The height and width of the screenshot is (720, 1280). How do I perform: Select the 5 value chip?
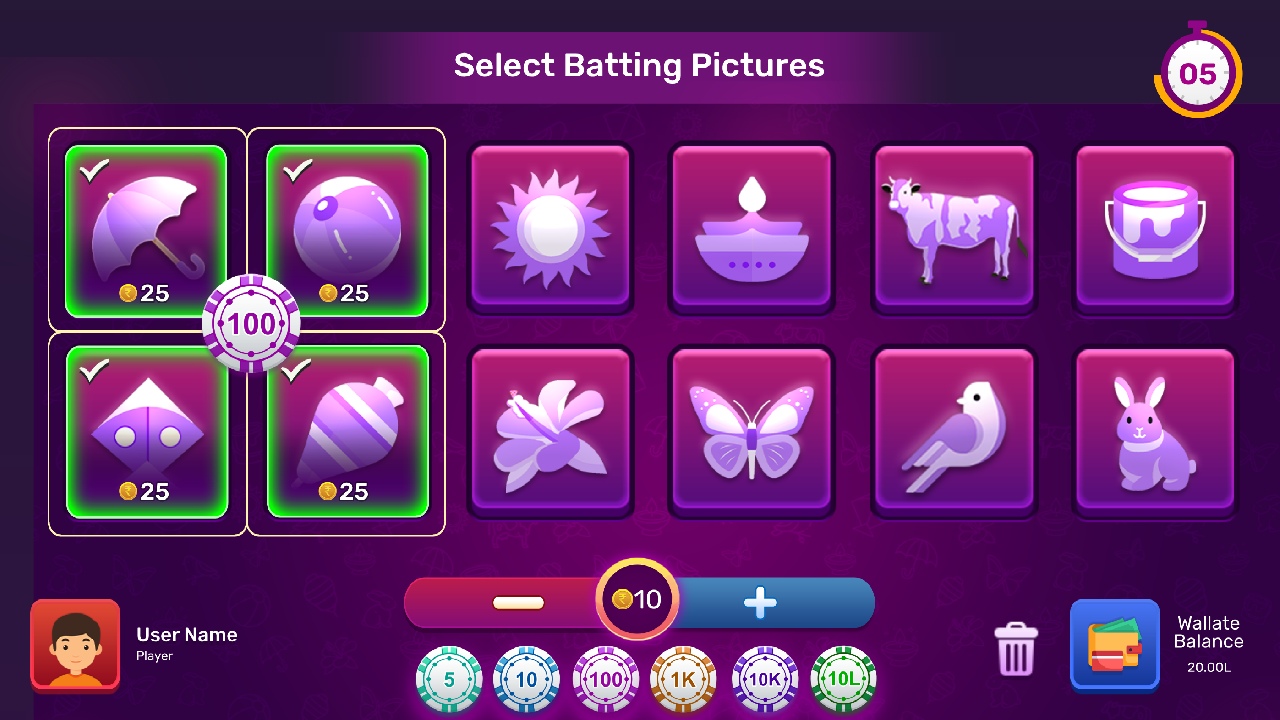tap(449, 680)
